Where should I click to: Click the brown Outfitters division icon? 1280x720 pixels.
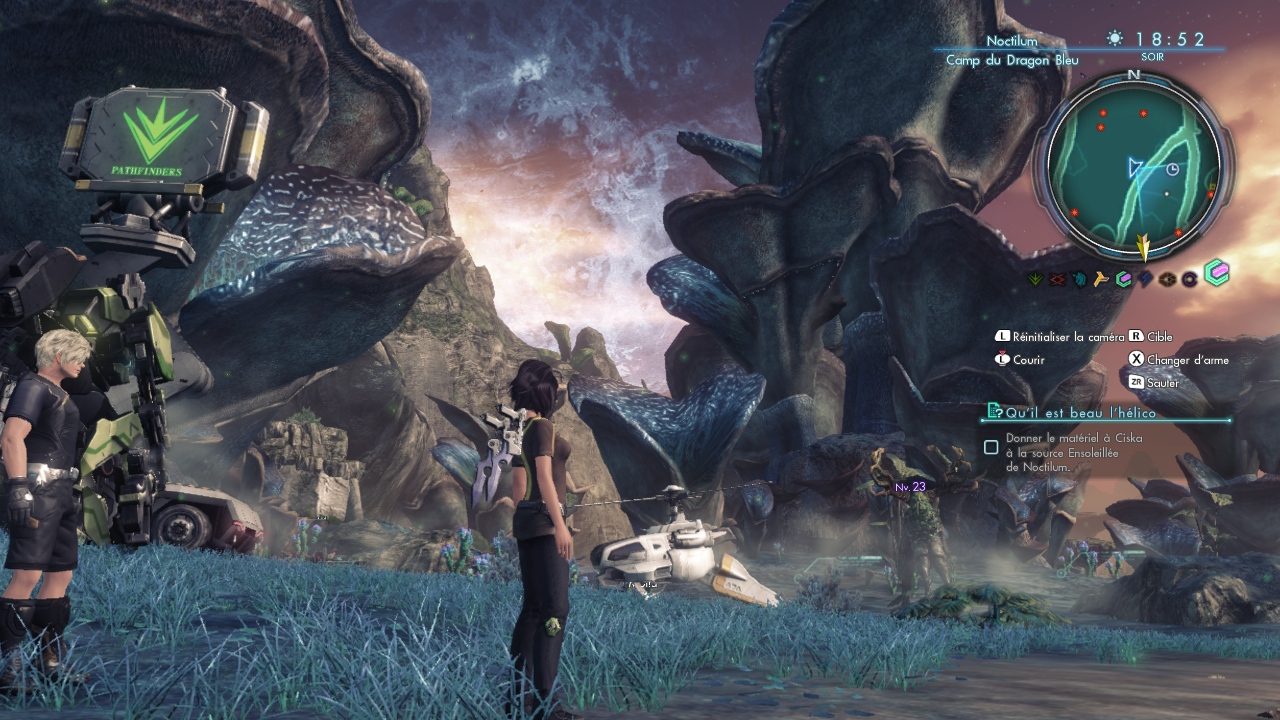[x=1167, y=279]
